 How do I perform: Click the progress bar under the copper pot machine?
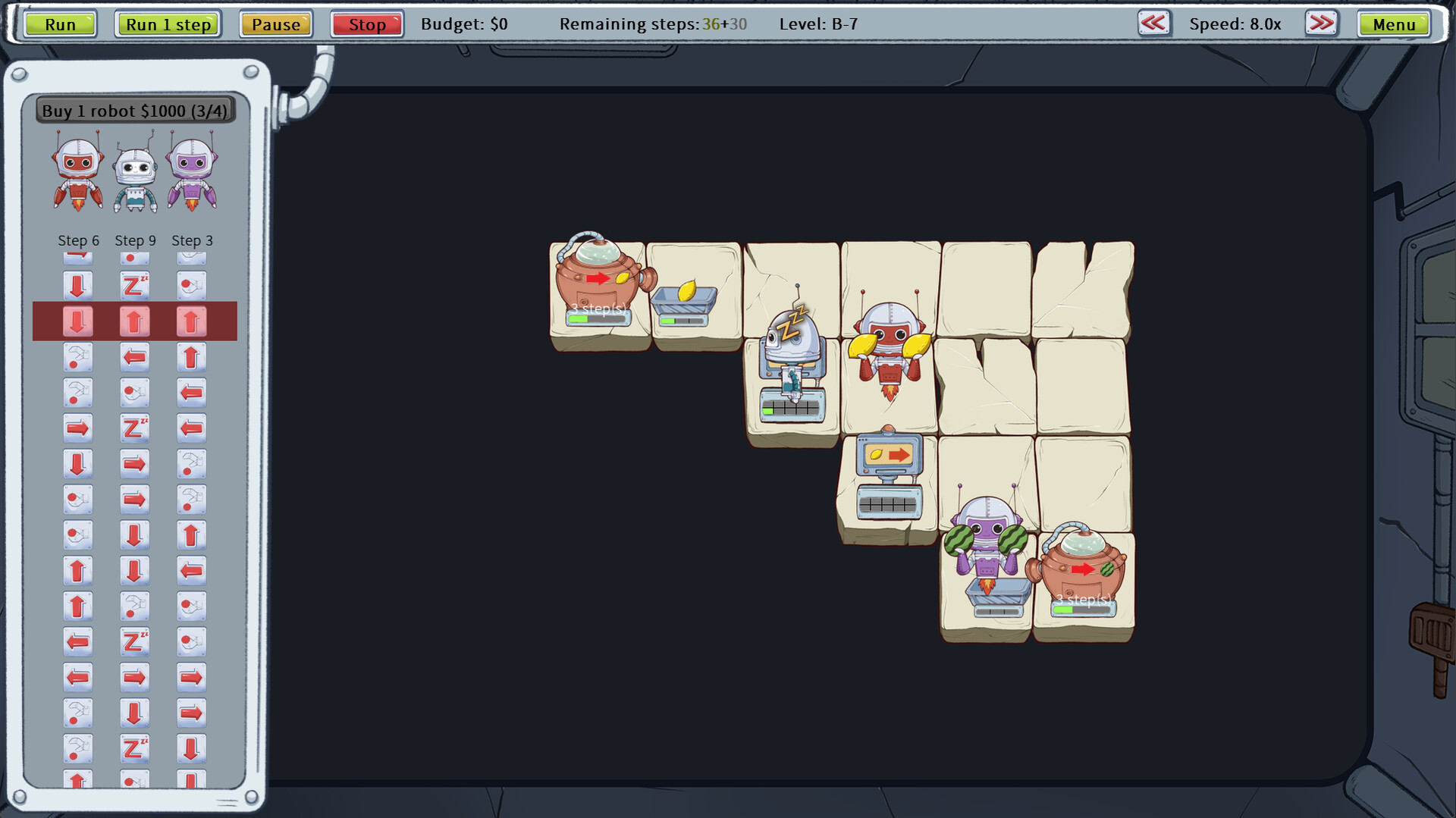pyautogui.click(x=598, y=318)
